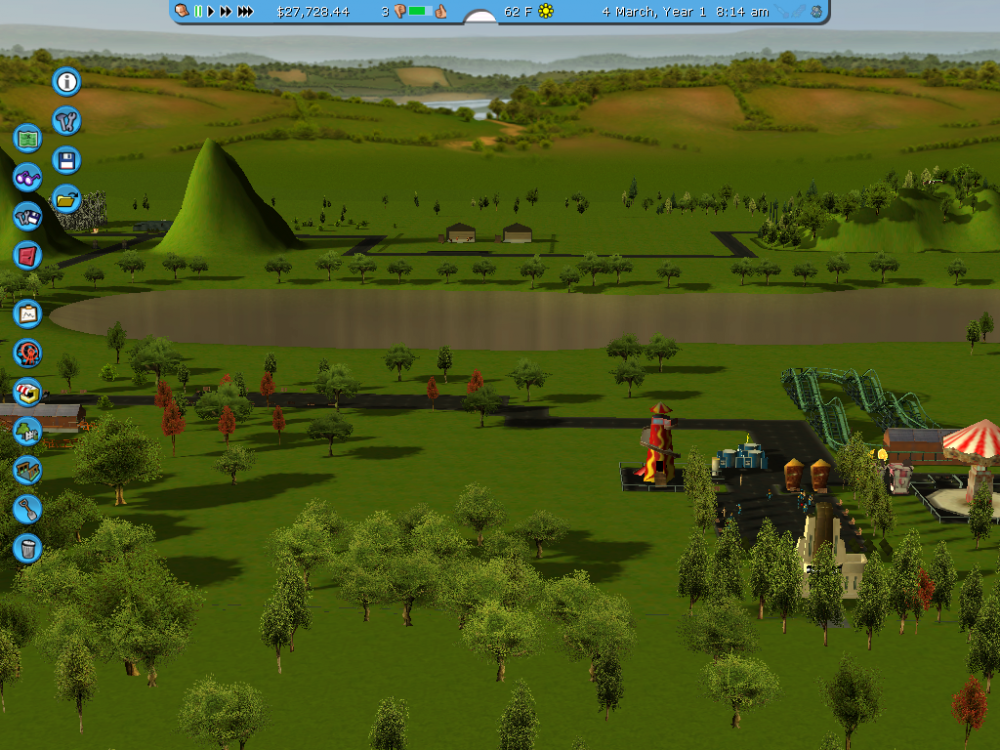Select the terrain shovel tool
This screenshot has height=750, width=1000.
[x=27, y=509]
